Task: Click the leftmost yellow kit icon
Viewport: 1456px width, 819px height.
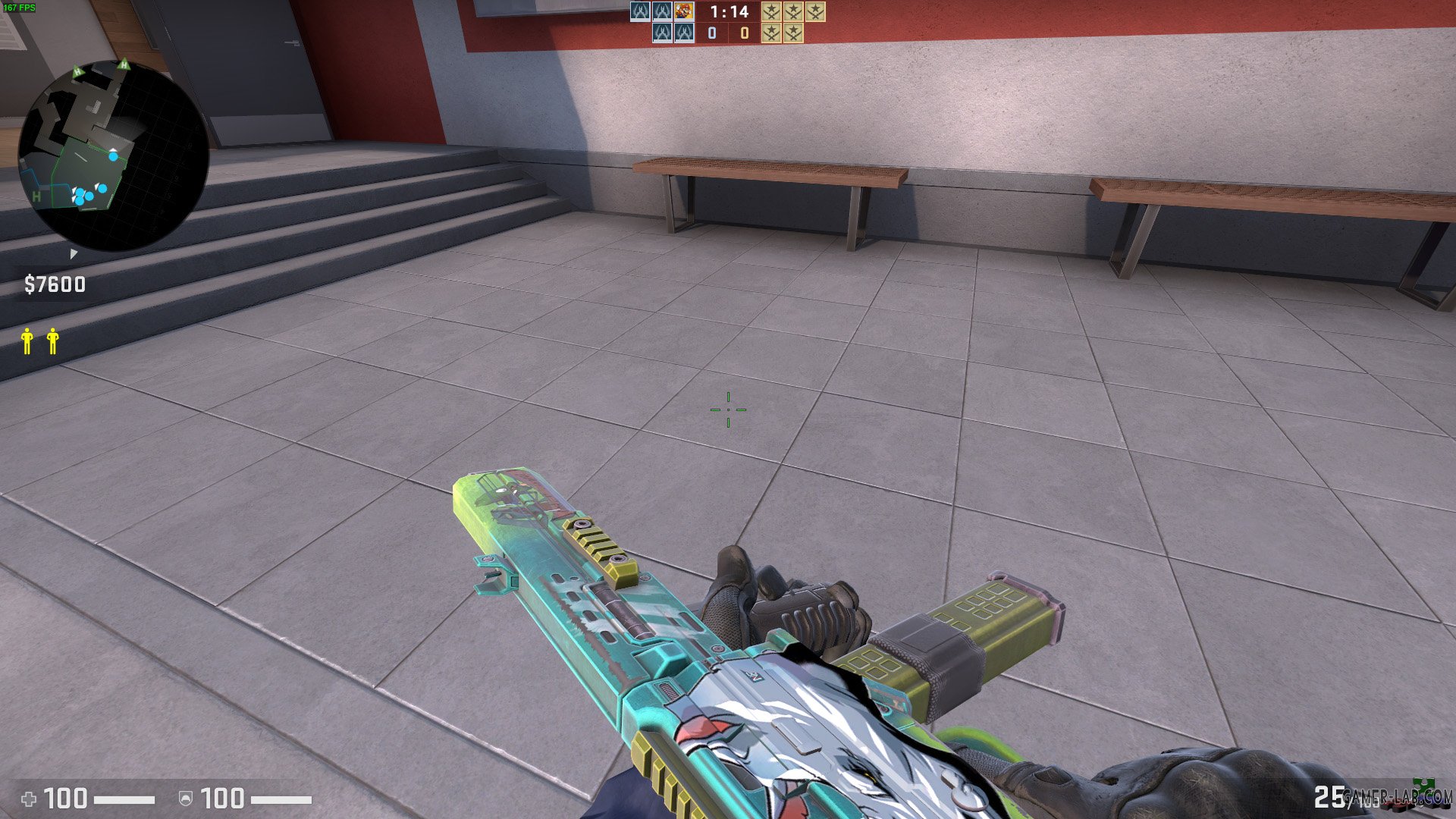Action: pyautogui.click(x=27, y=340)
